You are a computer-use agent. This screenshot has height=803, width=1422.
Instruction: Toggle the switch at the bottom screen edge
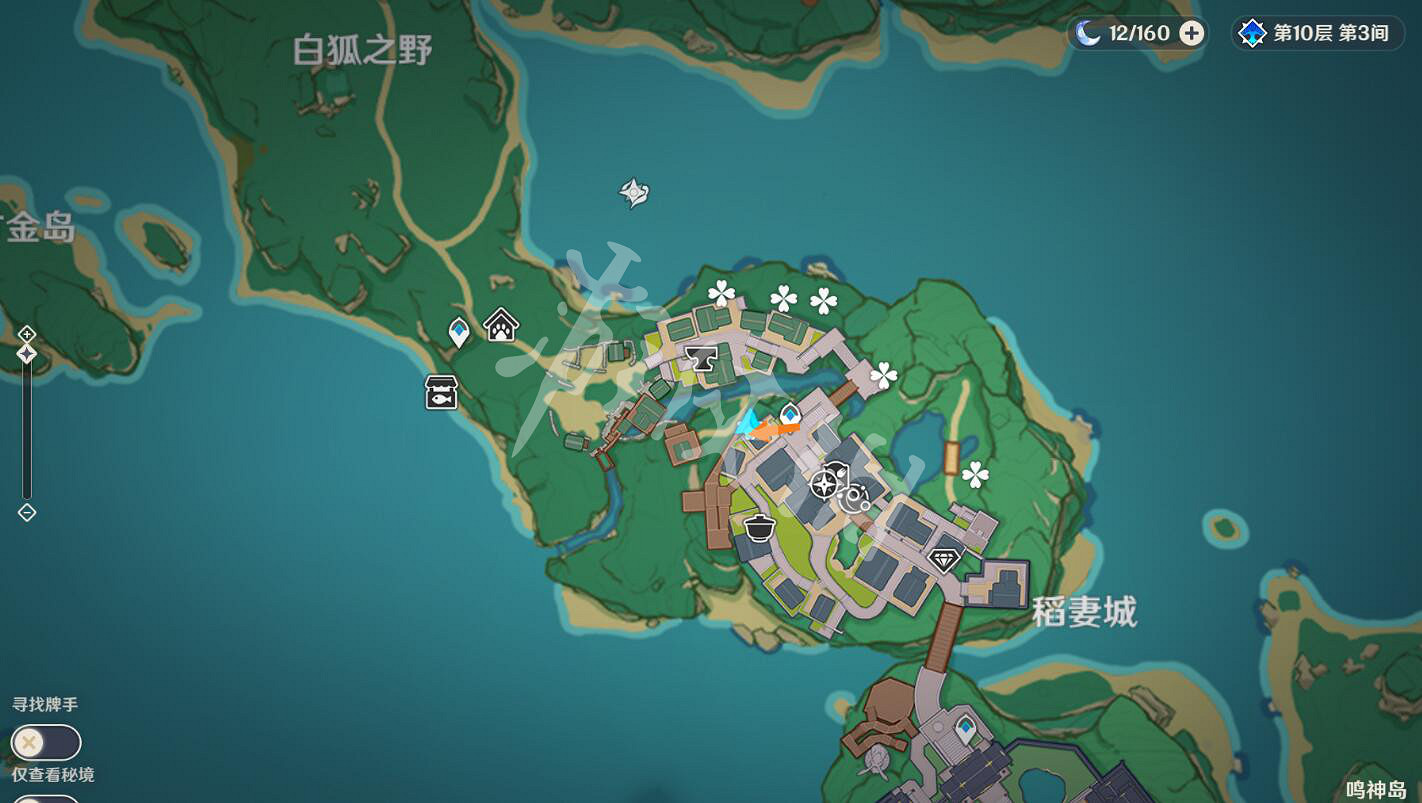coord(46,798)
